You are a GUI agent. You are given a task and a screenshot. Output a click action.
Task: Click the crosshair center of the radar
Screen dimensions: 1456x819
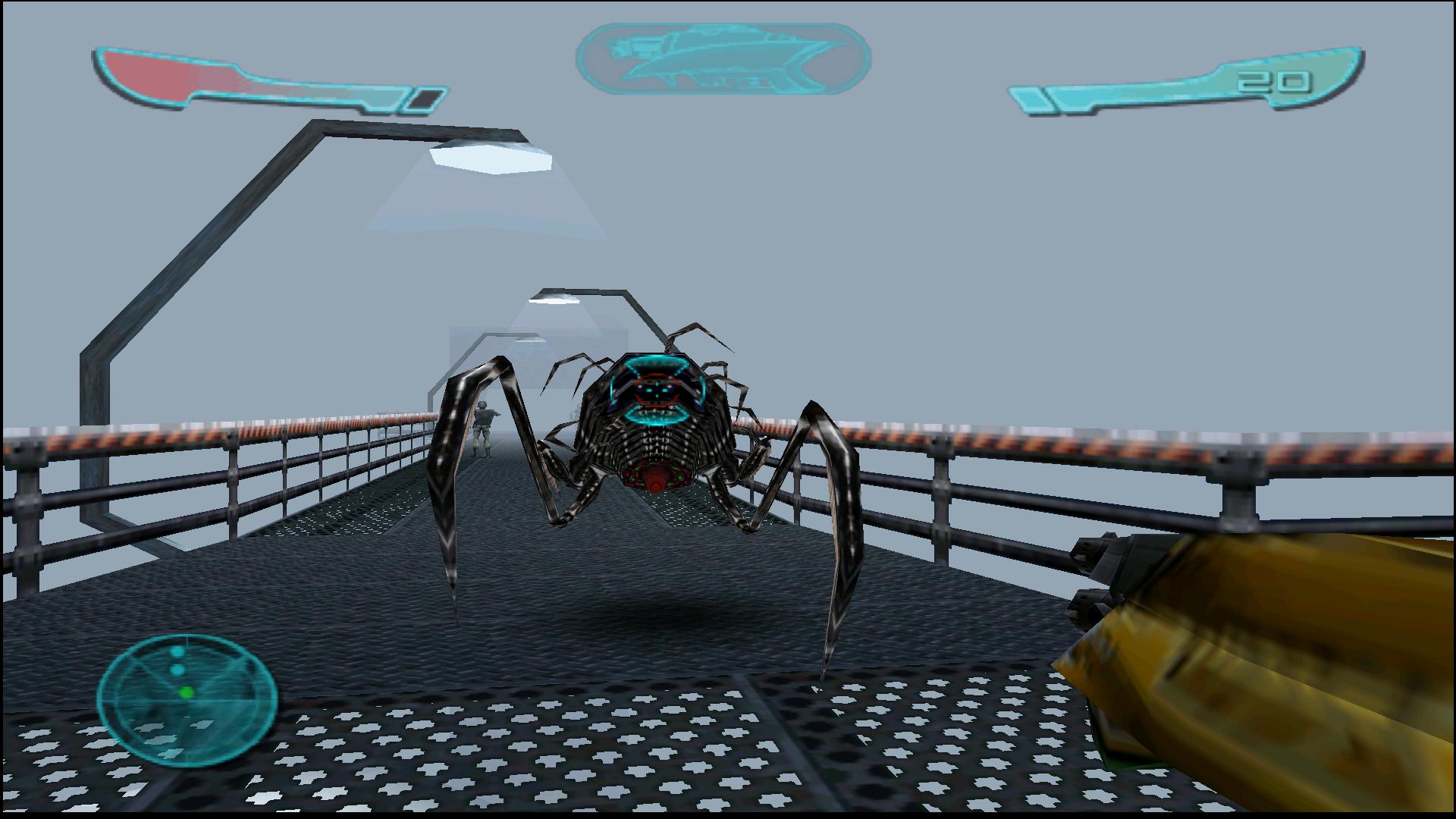pyautogui.click(x=188, y=701)
